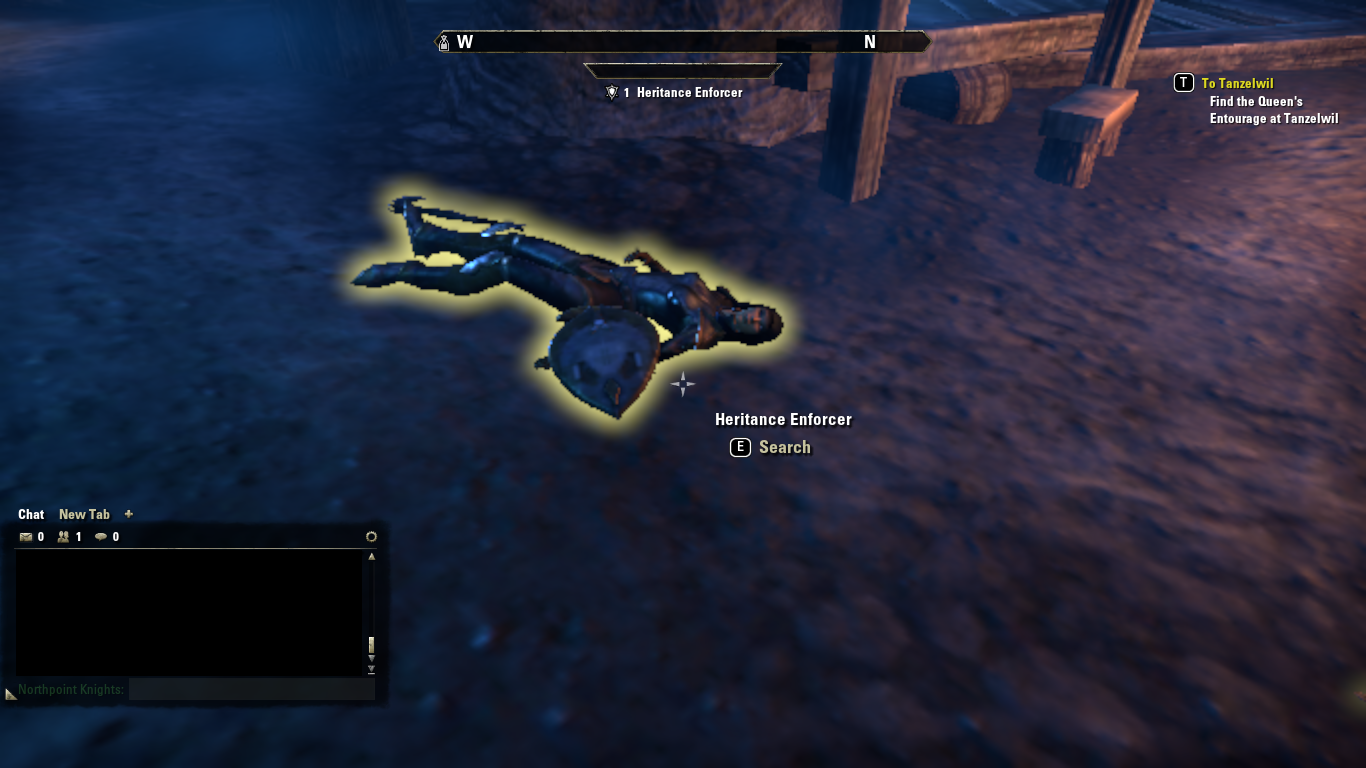Click the speech bubble notifications icon
The width and height of the screenshot is (1366, 768).
pos(100,536)
